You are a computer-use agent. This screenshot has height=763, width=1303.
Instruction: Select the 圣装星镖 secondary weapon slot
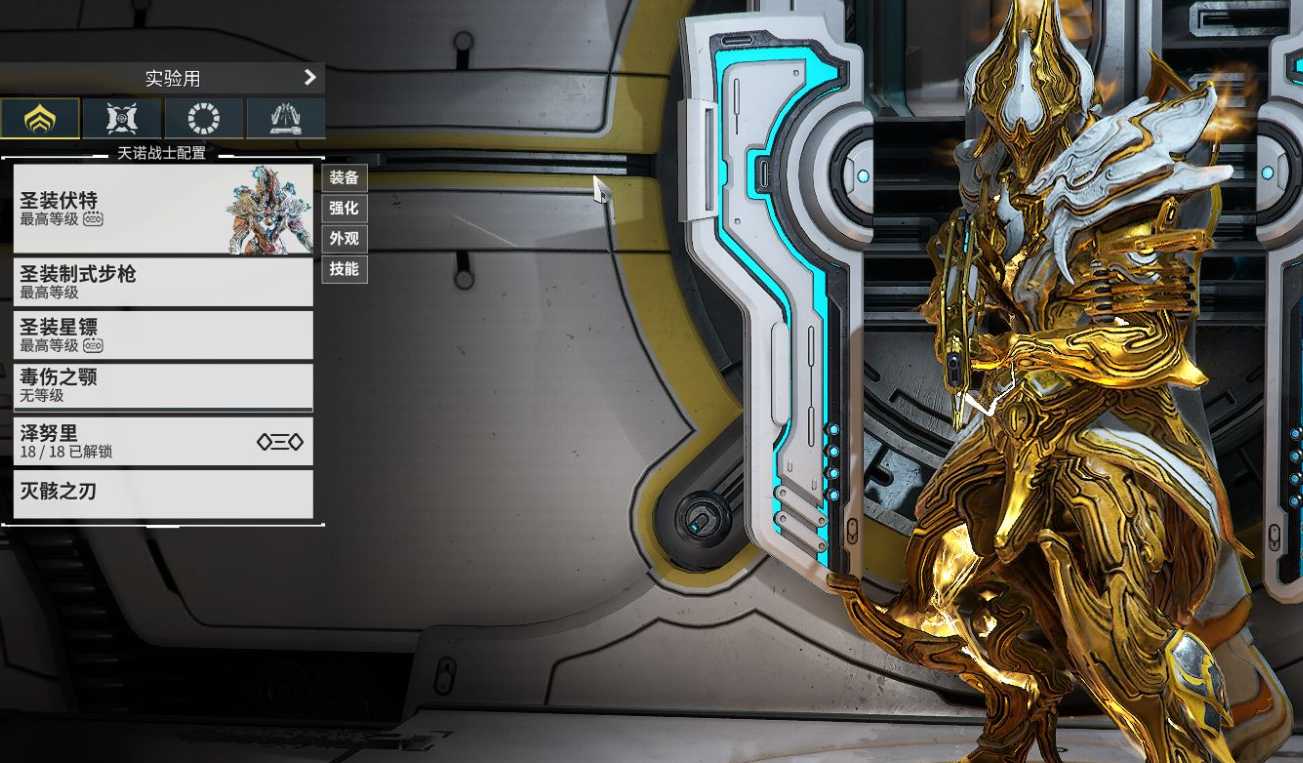163,335
